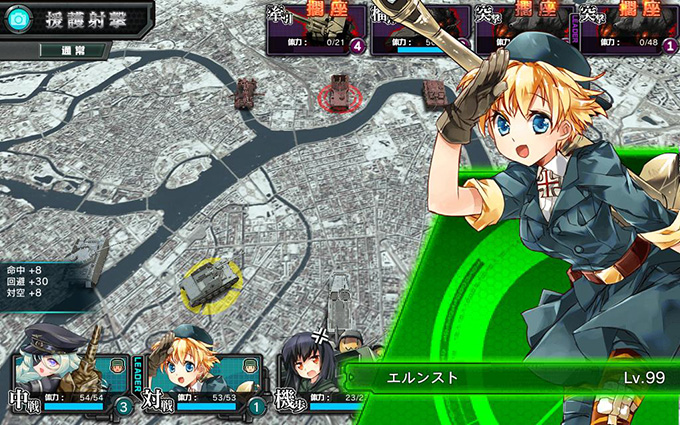Target the enemy tank with red reticle
680x425 pixels.
pyautogui.click(x=340, y=93)
